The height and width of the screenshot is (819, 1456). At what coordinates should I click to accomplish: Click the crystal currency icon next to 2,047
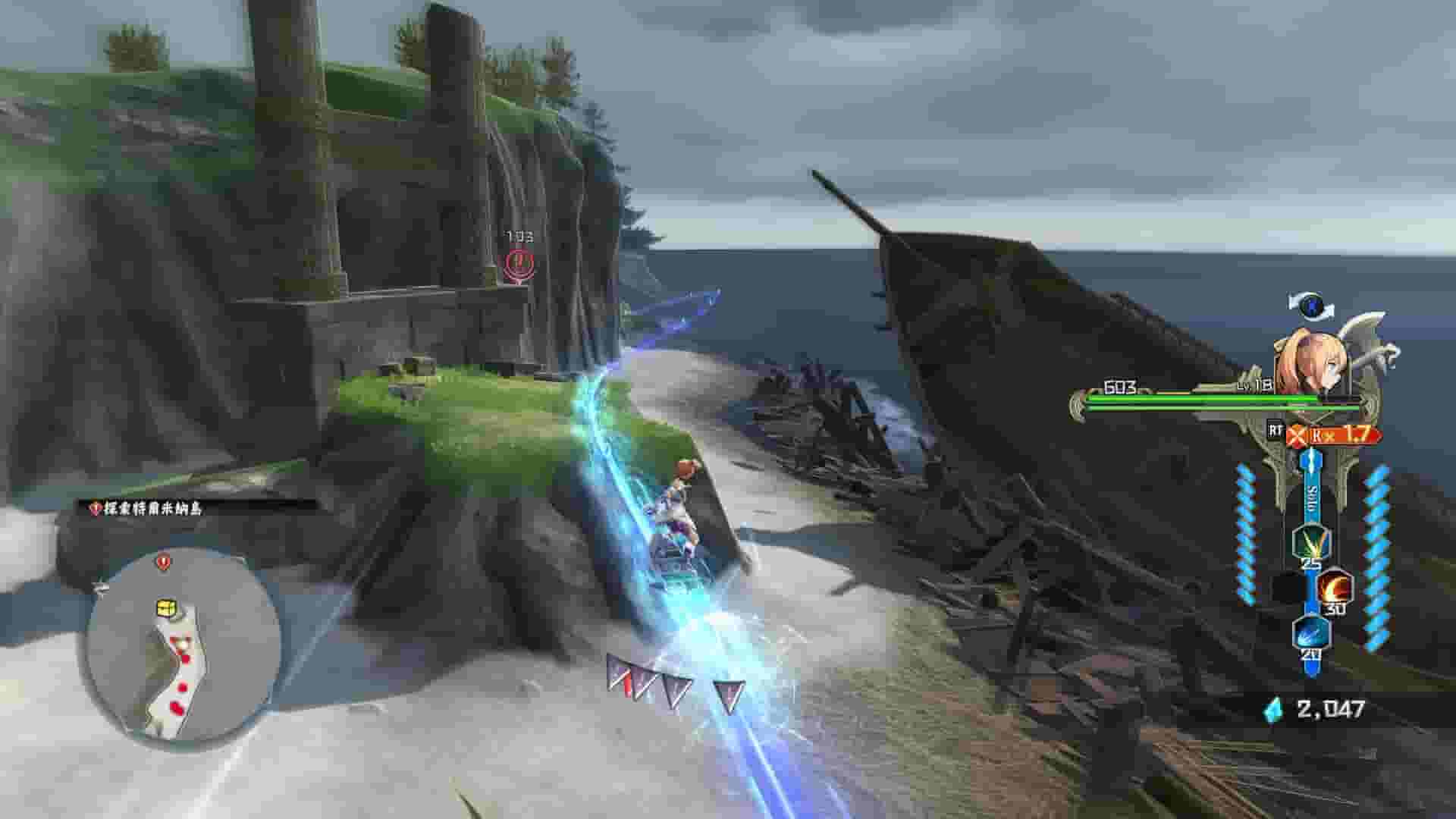click(x=1272, y=711)
